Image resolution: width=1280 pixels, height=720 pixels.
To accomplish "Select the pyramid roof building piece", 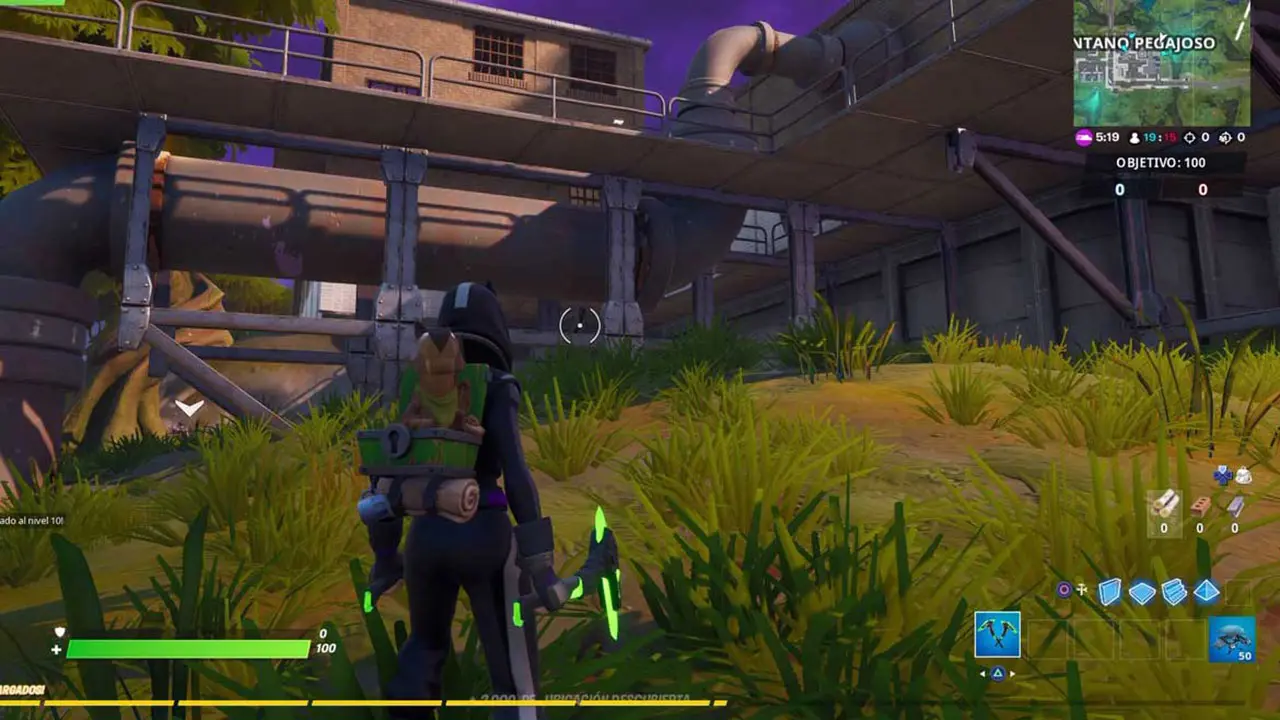I will click(x=1206, y=592).
